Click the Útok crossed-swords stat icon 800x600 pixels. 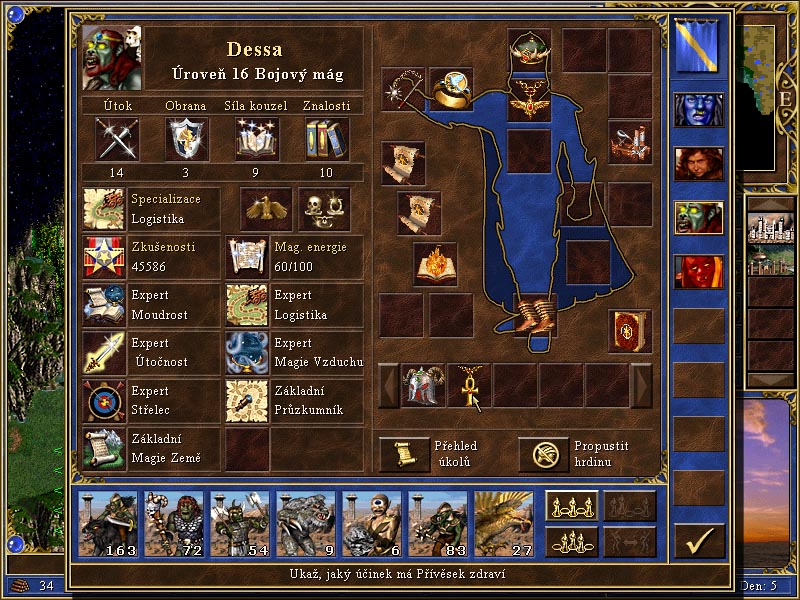pyautogui.click(x=117, y=138)
